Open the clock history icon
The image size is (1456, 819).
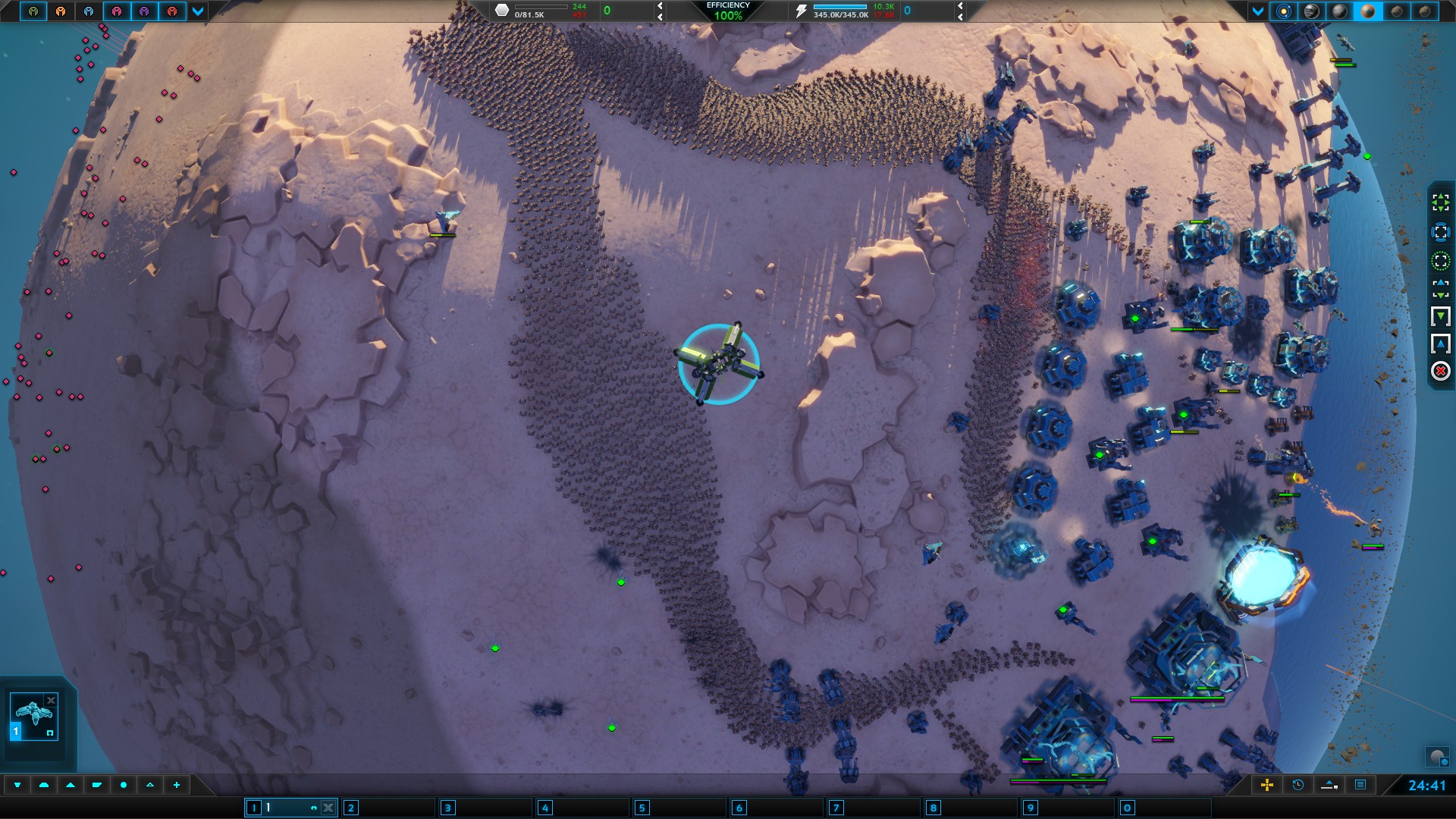click(1298, 785)
